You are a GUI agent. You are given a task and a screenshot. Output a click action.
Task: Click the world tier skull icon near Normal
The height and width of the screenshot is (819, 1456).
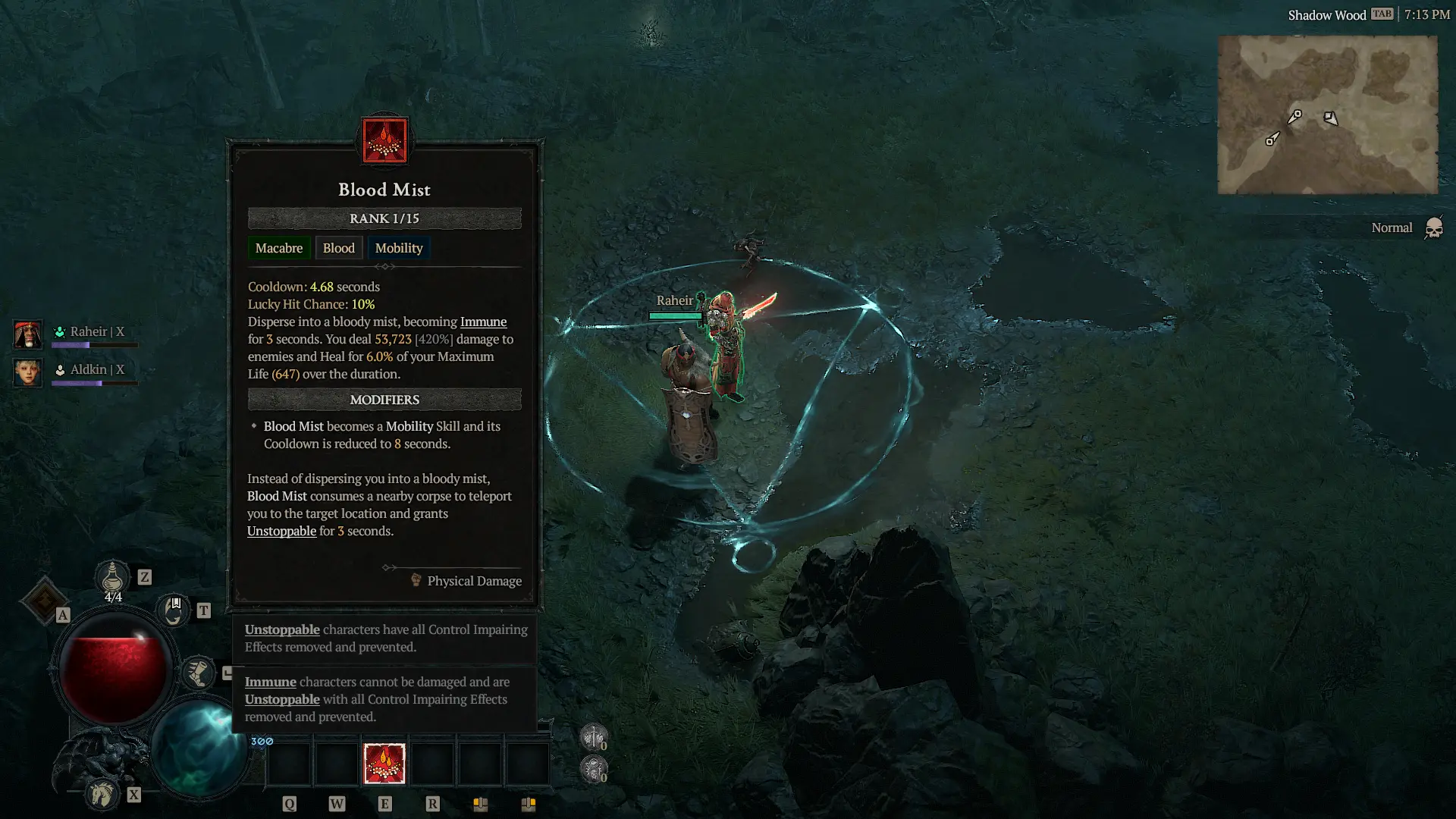[x=1433, y=227]
